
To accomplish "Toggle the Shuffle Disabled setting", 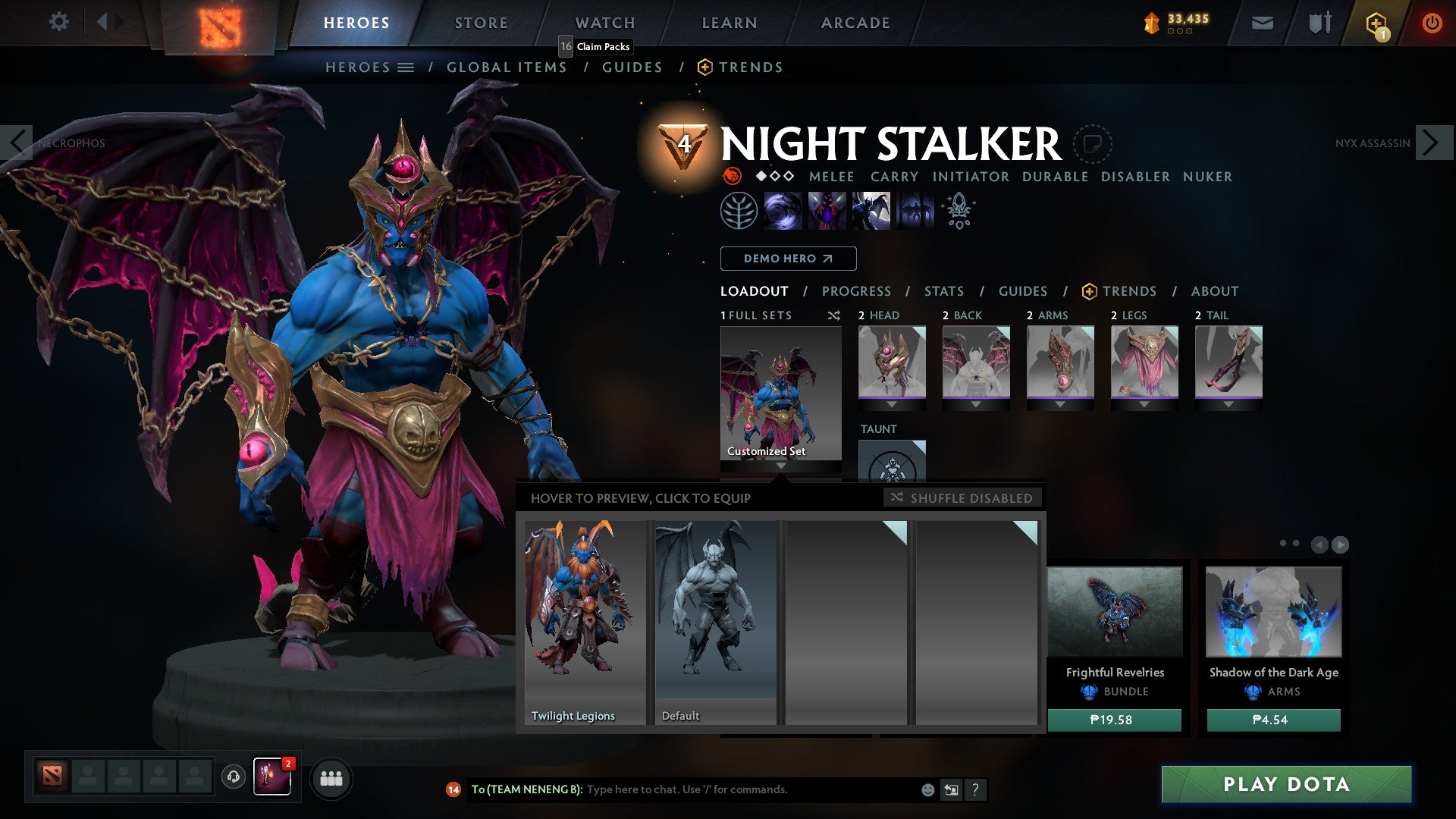I will click(963, 498).
